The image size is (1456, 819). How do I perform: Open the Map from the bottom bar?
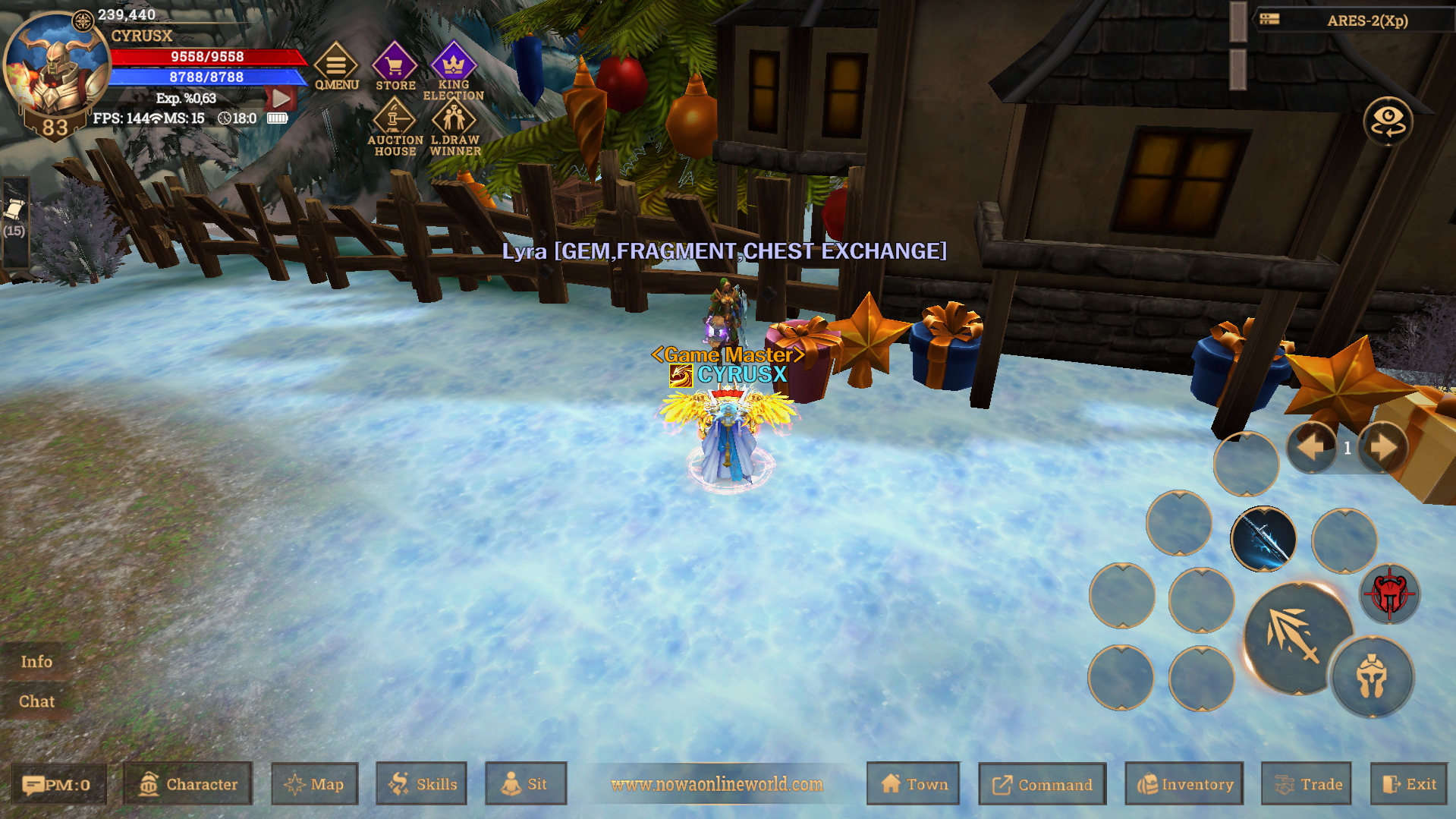(314, 784)
